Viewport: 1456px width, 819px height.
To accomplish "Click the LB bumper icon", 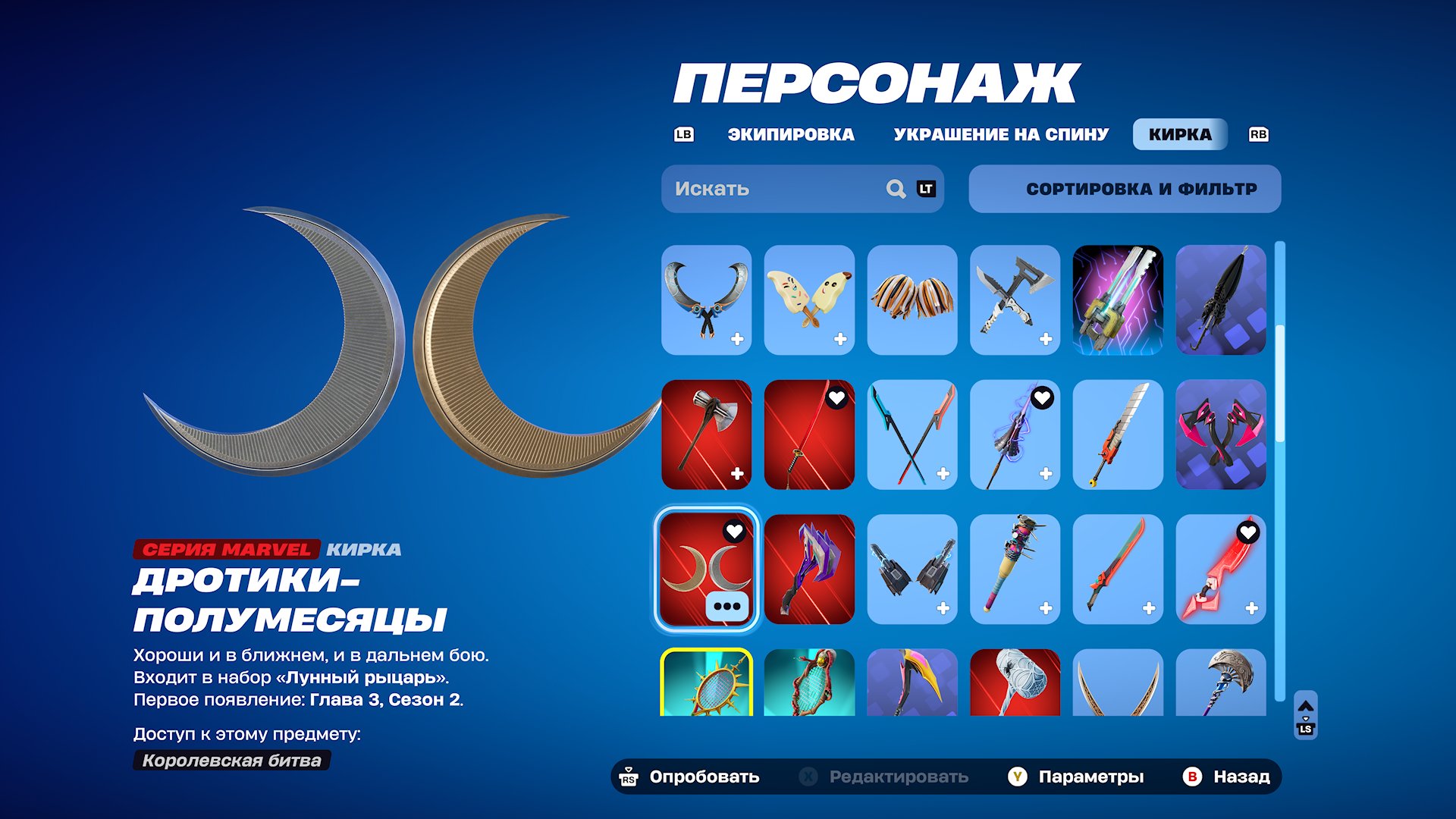I will tap(683, 134).
